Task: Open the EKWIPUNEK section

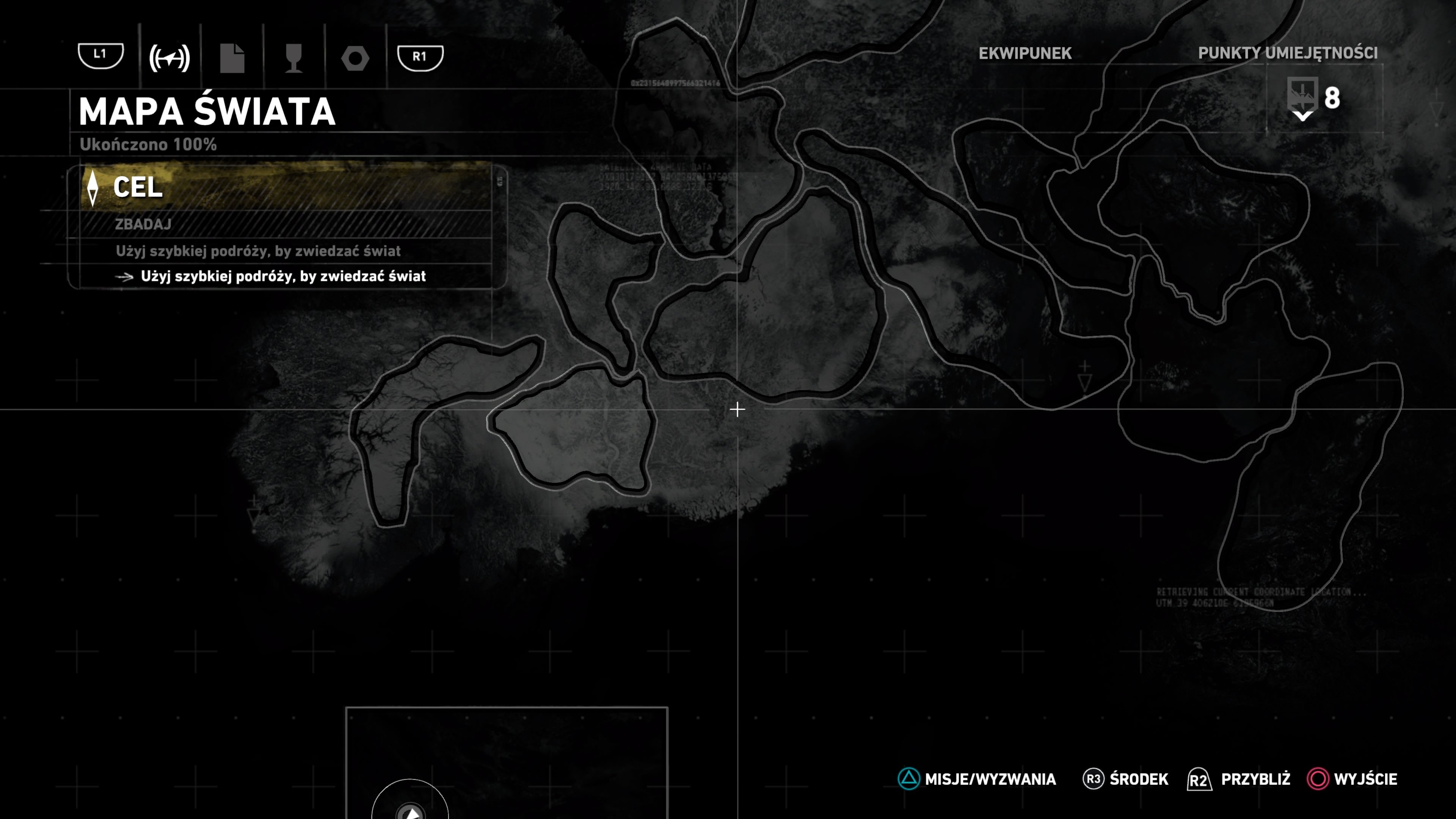Action: [1025, 53]
